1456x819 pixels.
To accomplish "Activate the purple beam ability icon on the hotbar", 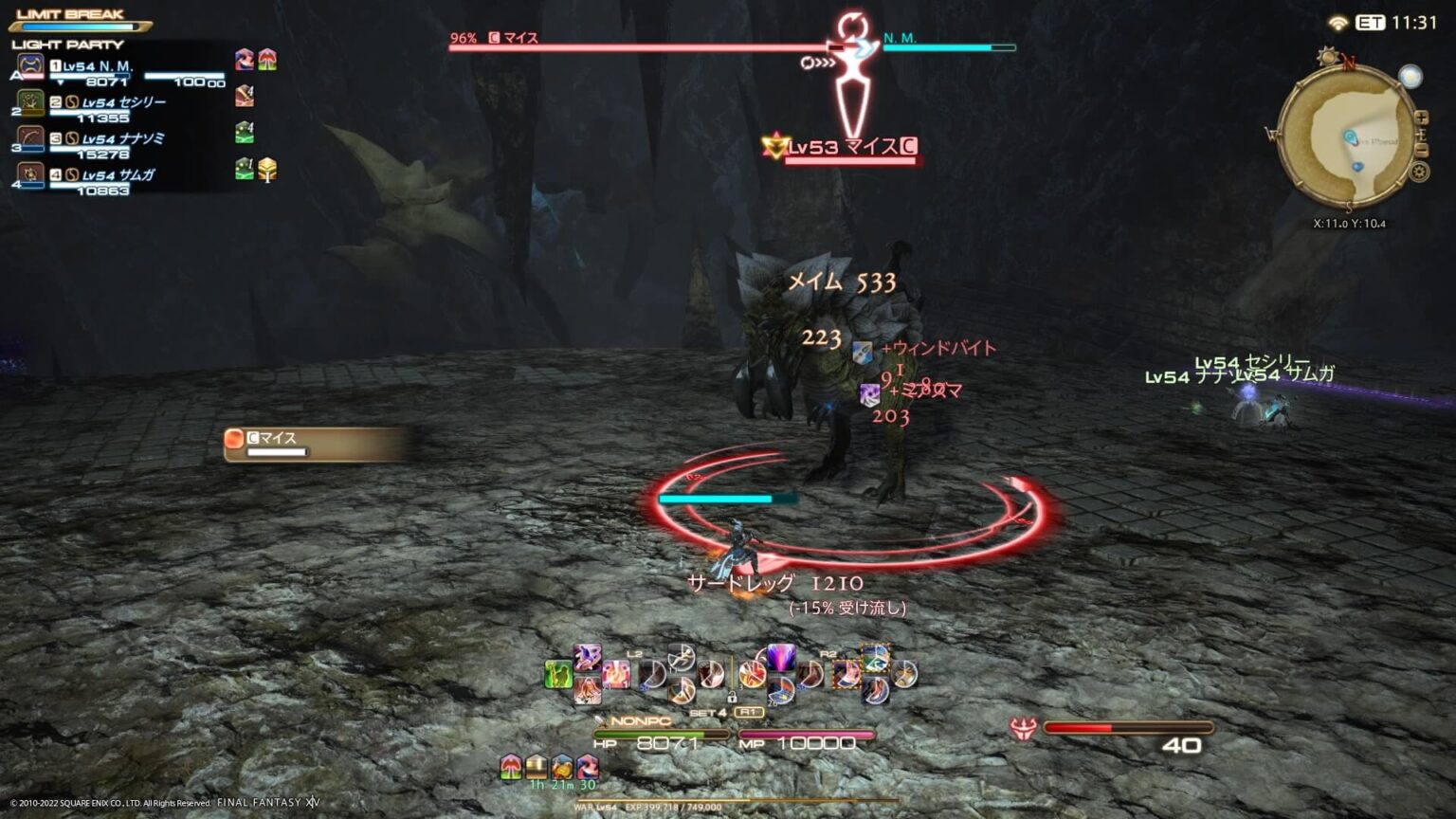I will pos(779,657).
